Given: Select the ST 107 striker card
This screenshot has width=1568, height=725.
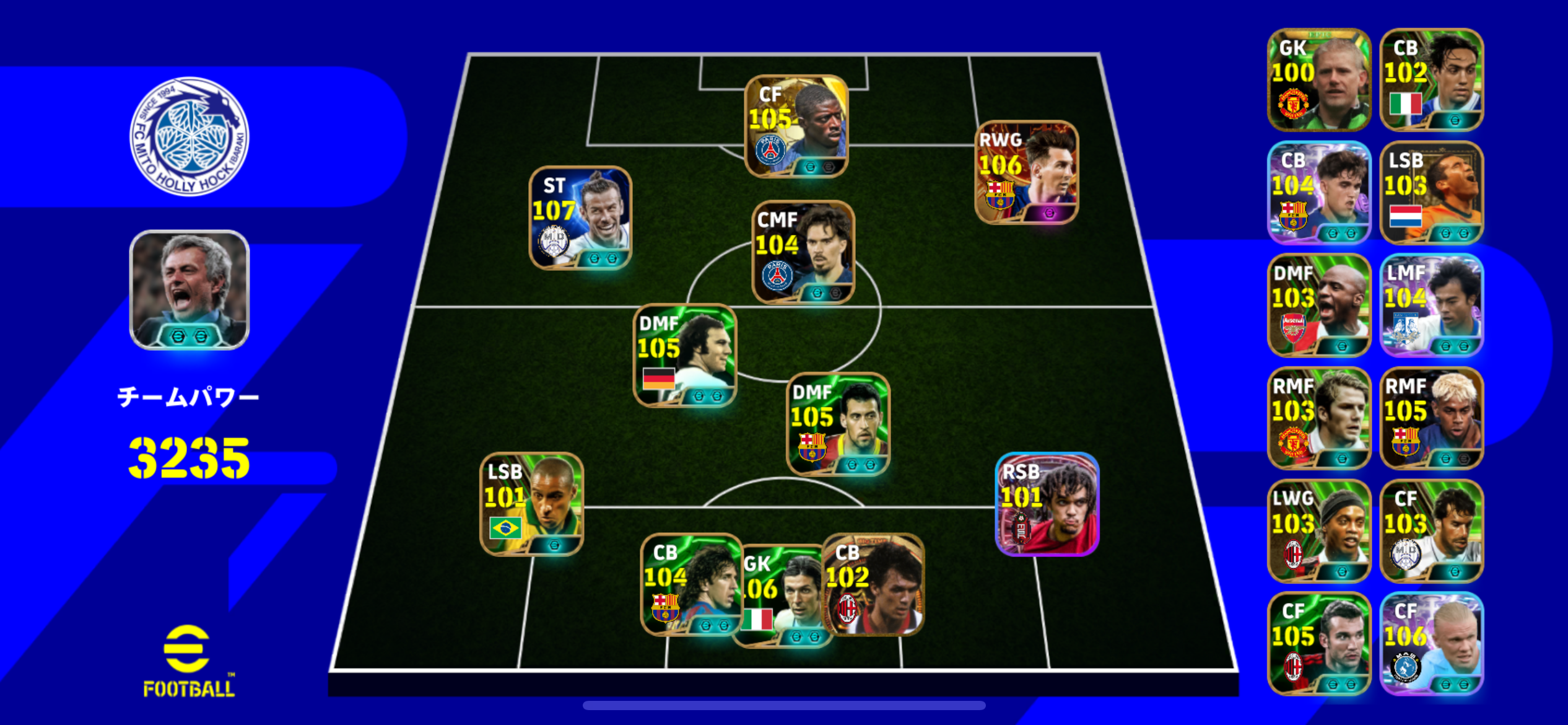Looking at the screenshot, I should 580,218.
